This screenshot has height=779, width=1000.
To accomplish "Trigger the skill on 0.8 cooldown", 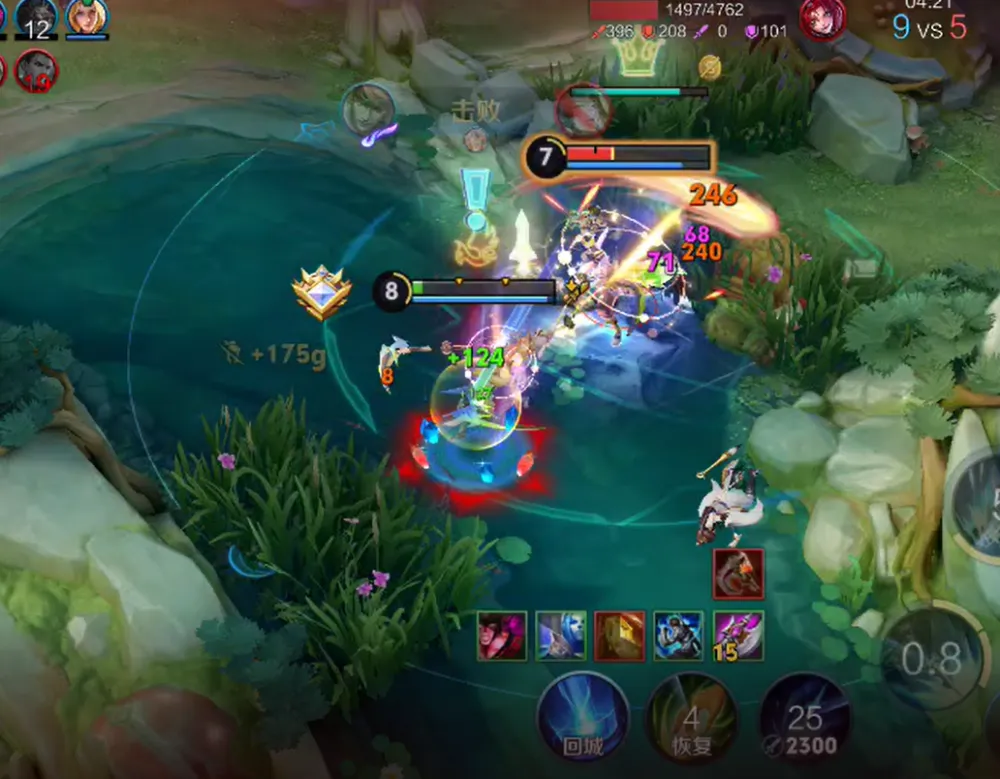I will 932,658.
